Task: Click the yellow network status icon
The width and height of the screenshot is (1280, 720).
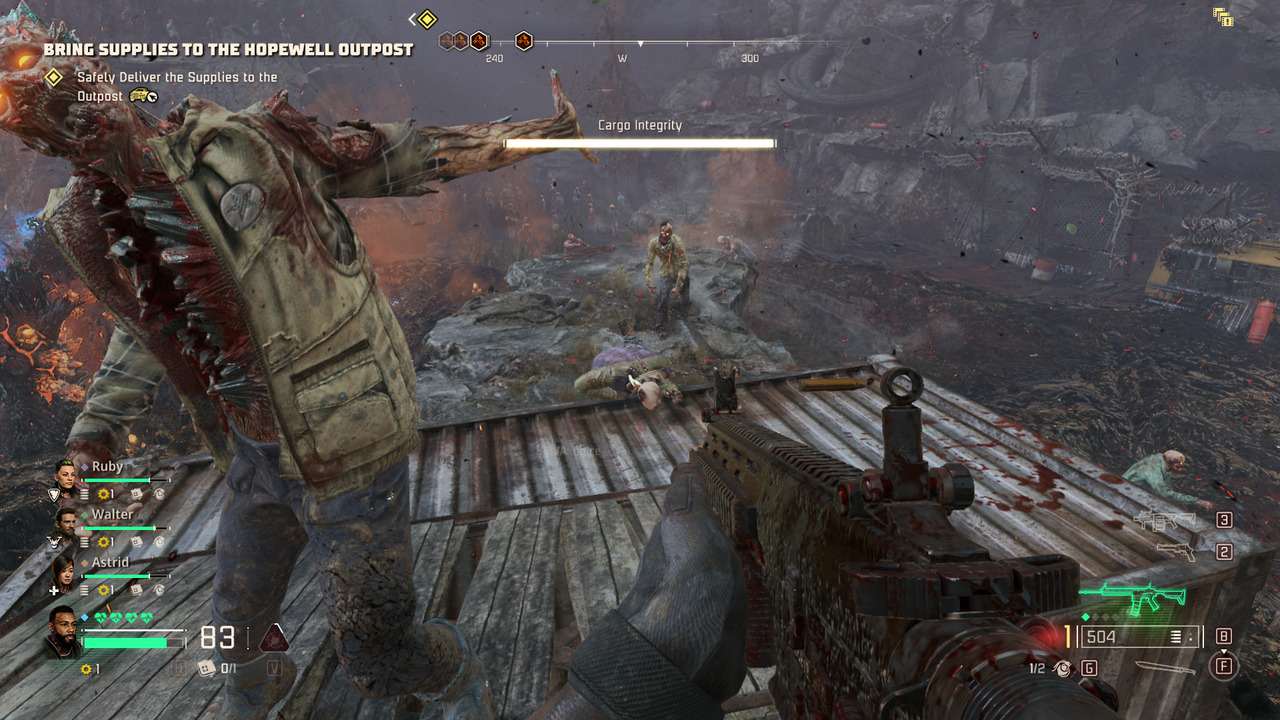Action: tap(1223, 16)
